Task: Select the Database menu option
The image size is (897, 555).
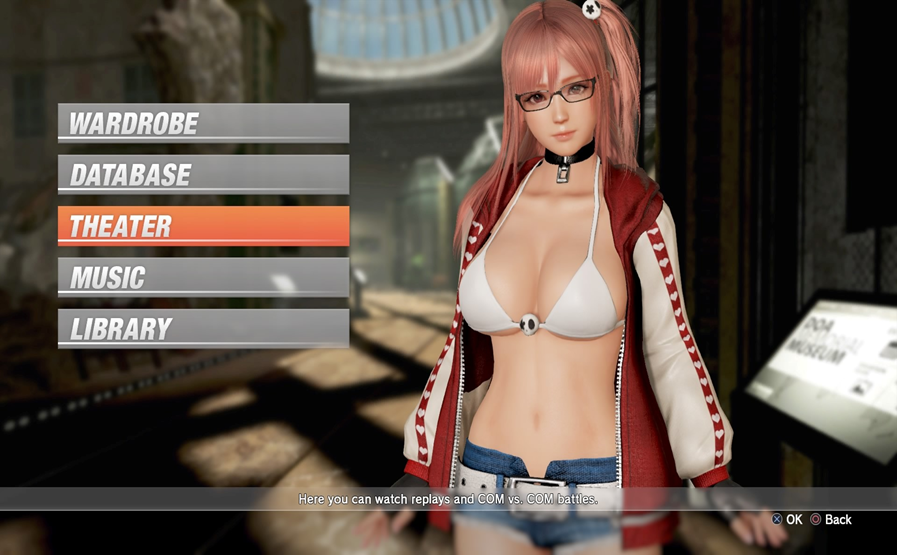Action: (x=203, y=175)
